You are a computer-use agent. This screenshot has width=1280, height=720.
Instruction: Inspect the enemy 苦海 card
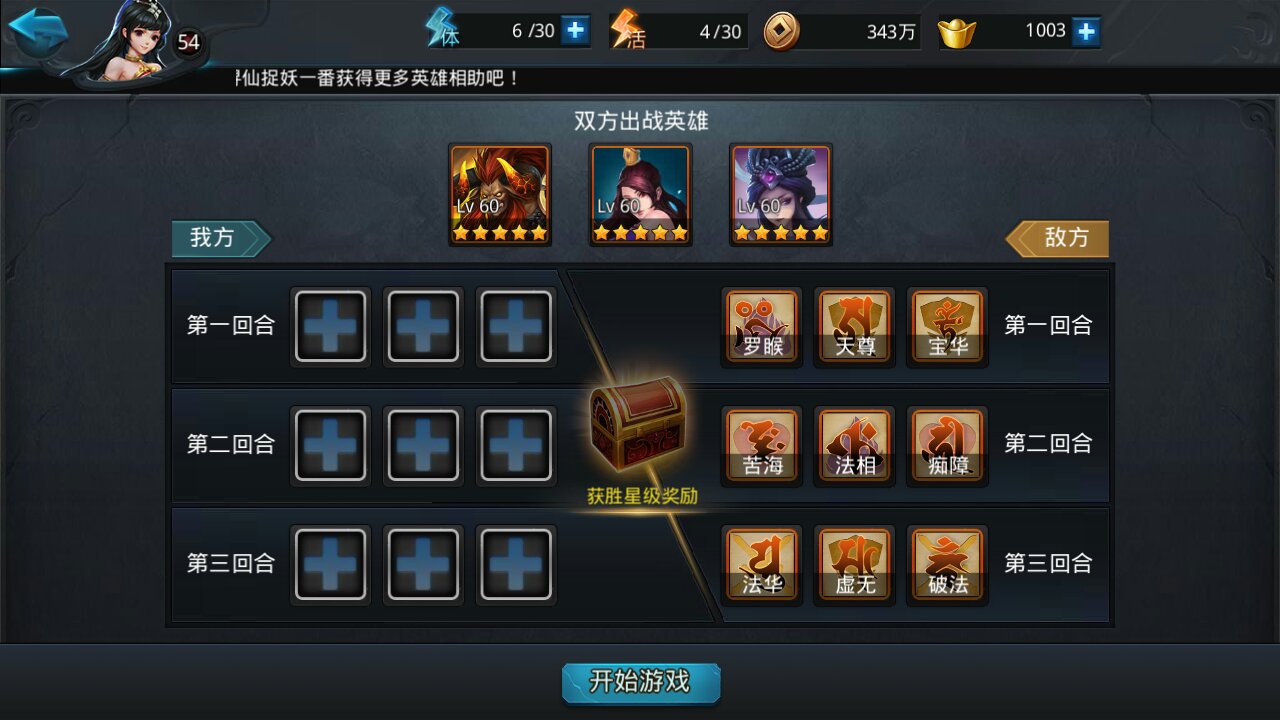pos(762,446)
